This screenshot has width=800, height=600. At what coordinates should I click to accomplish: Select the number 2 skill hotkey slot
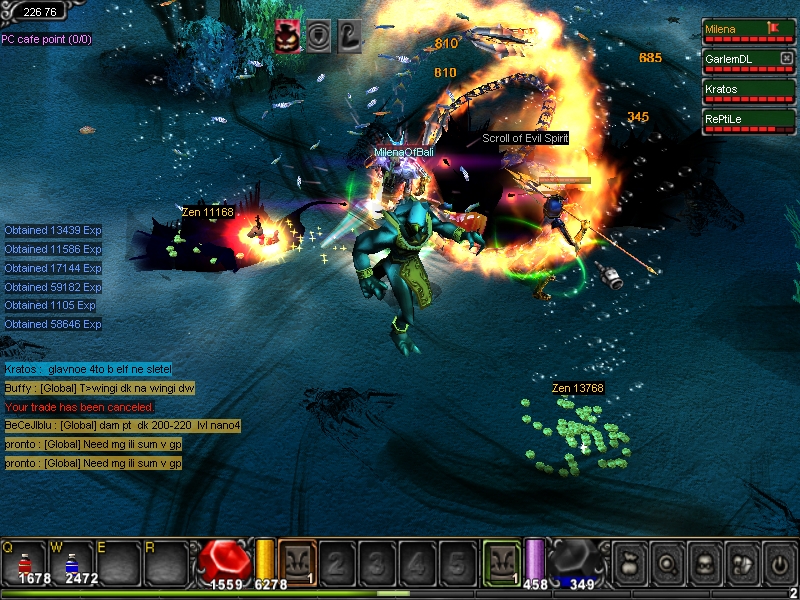pos(336,563)
